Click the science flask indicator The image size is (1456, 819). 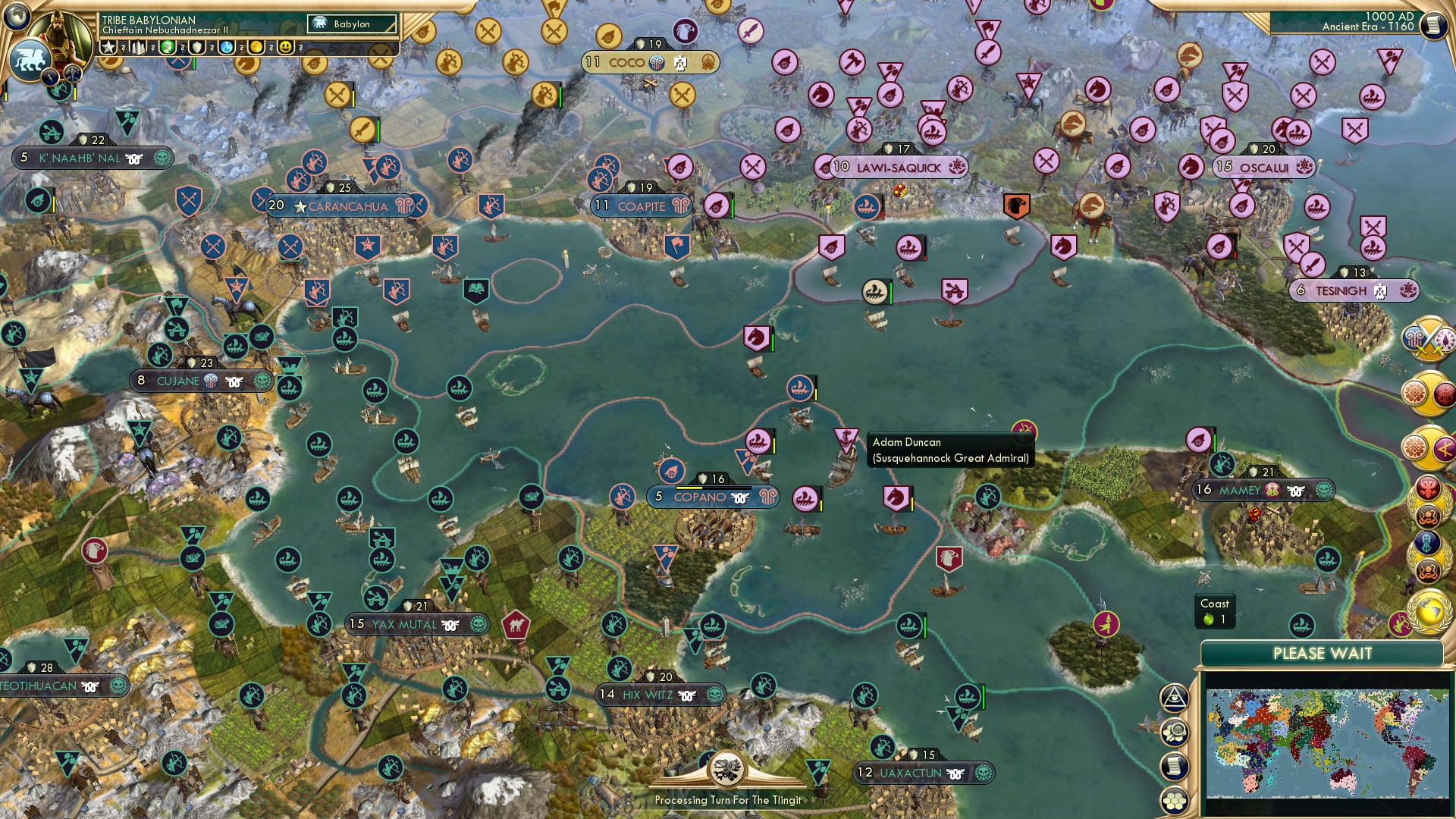point(225,48)
